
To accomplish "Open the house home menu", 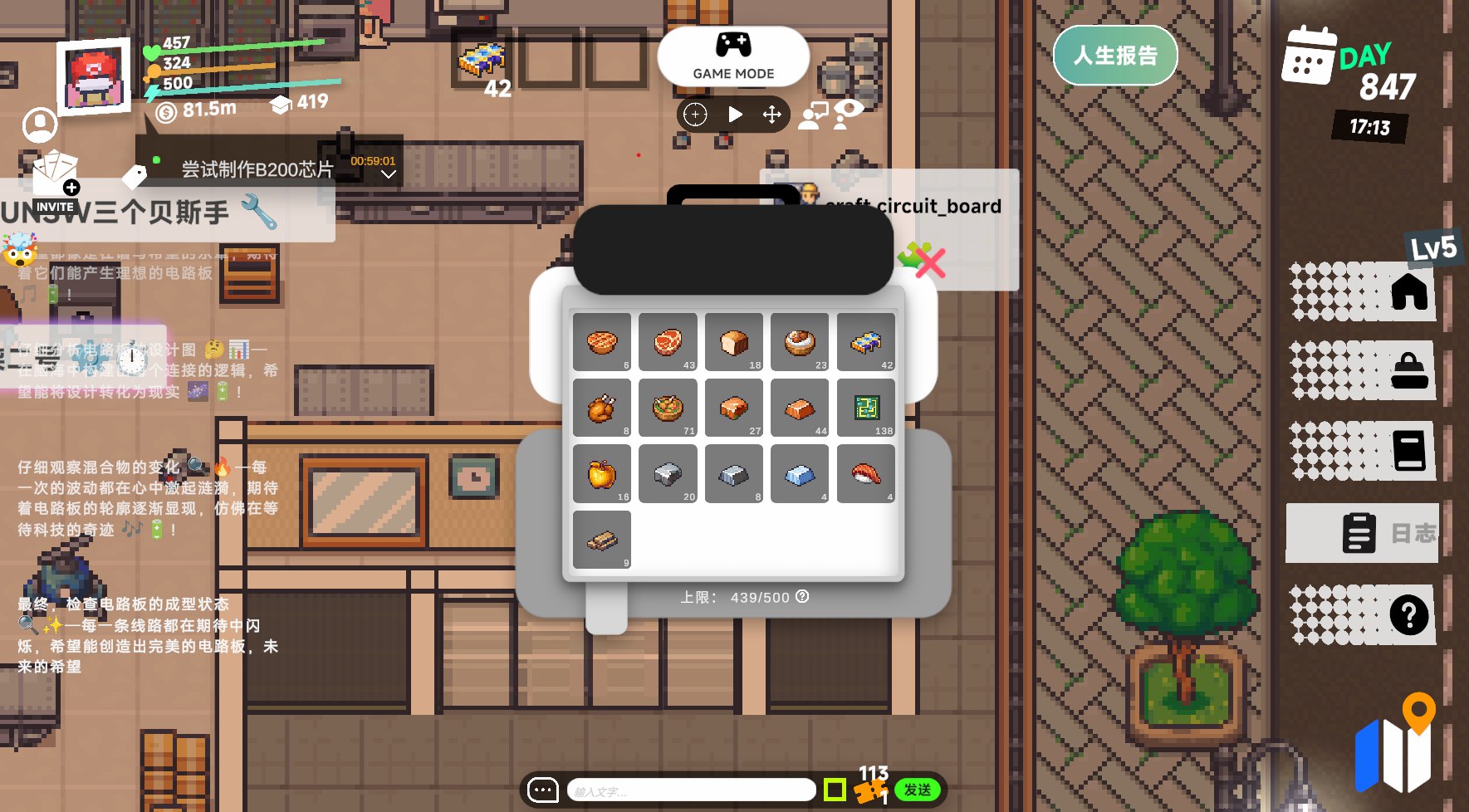I will click(x=1408, y=292).
